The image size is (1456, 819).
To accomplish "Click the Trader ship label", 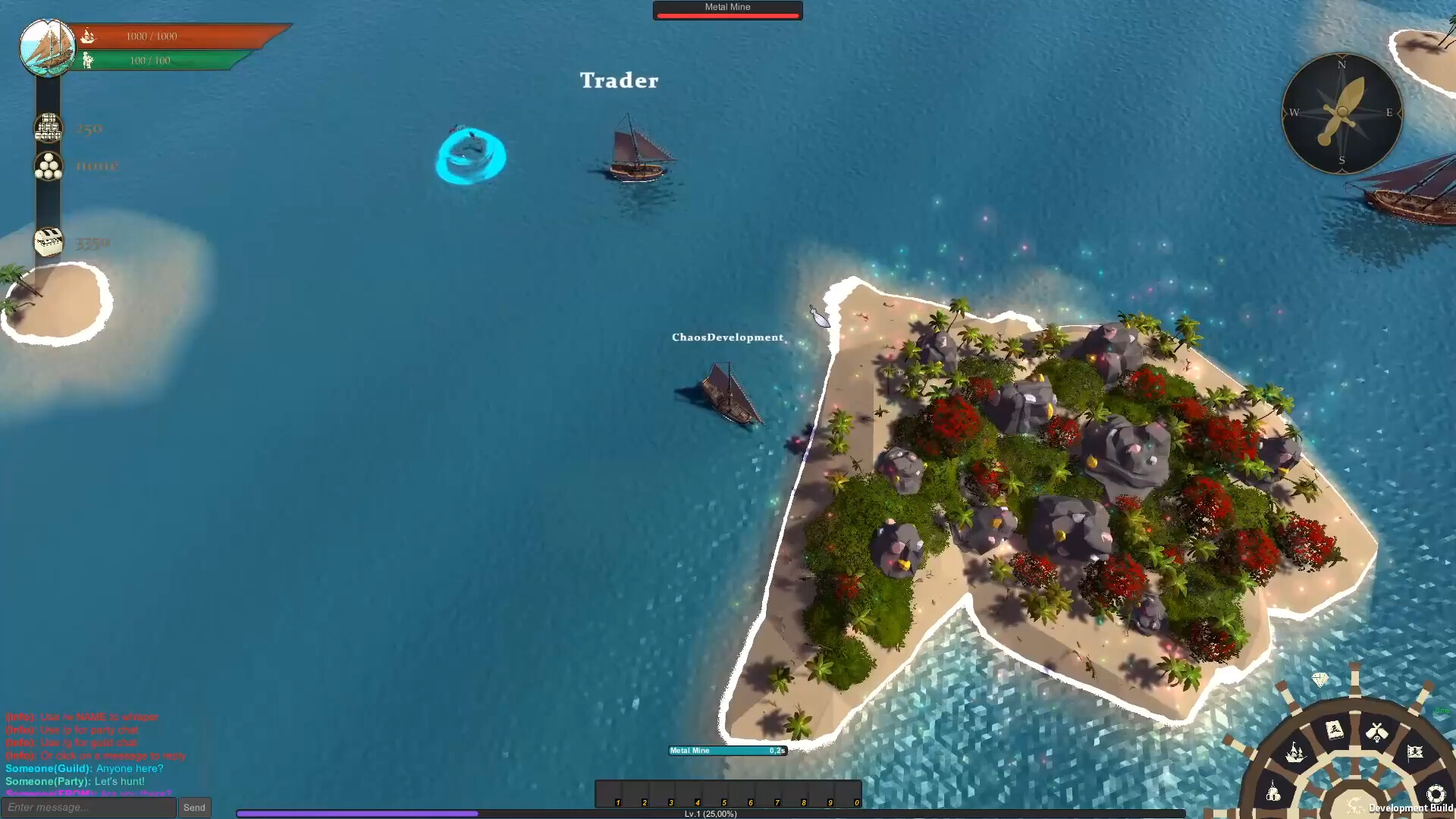I will pyautogui.click(x=619, y=80).
